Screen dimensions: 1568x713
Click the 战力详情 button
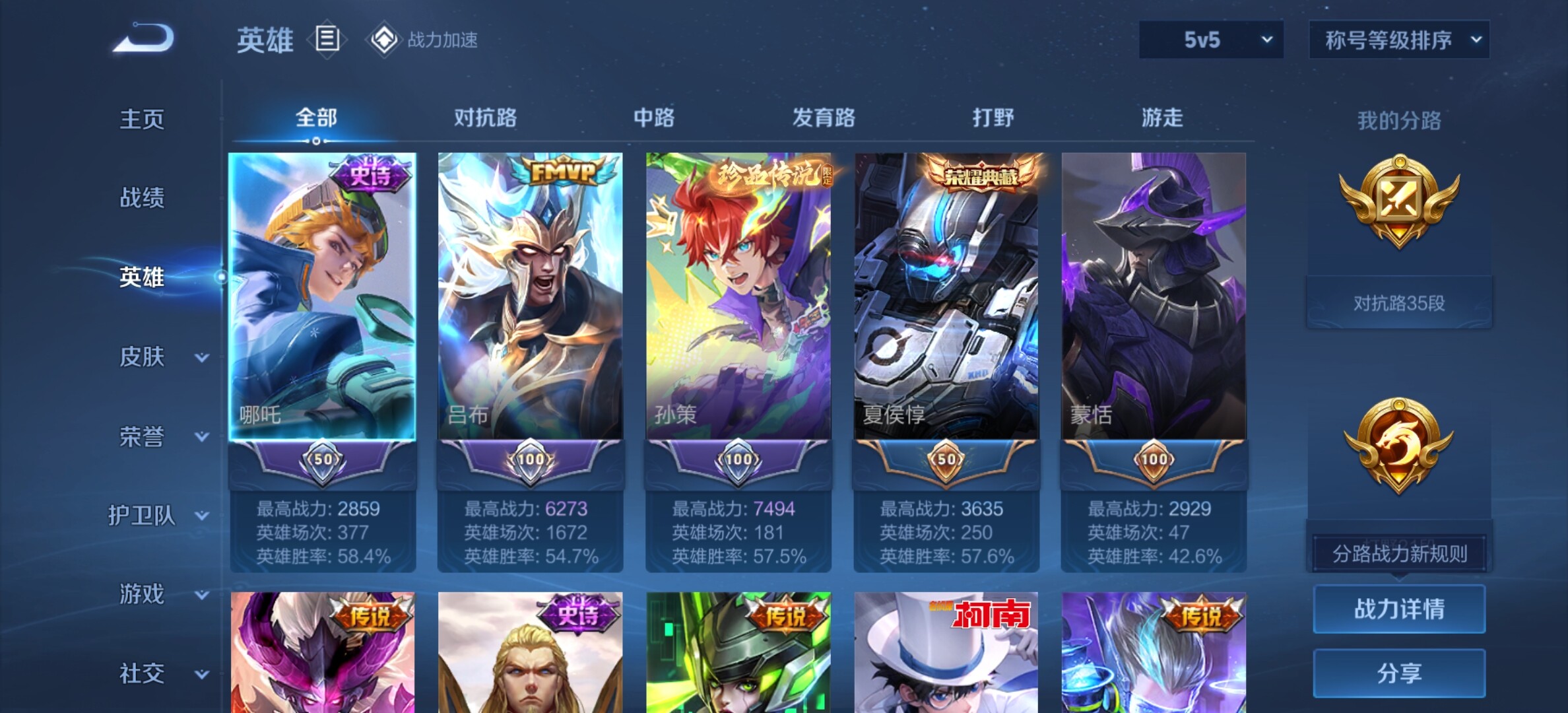pos(1399,609)
